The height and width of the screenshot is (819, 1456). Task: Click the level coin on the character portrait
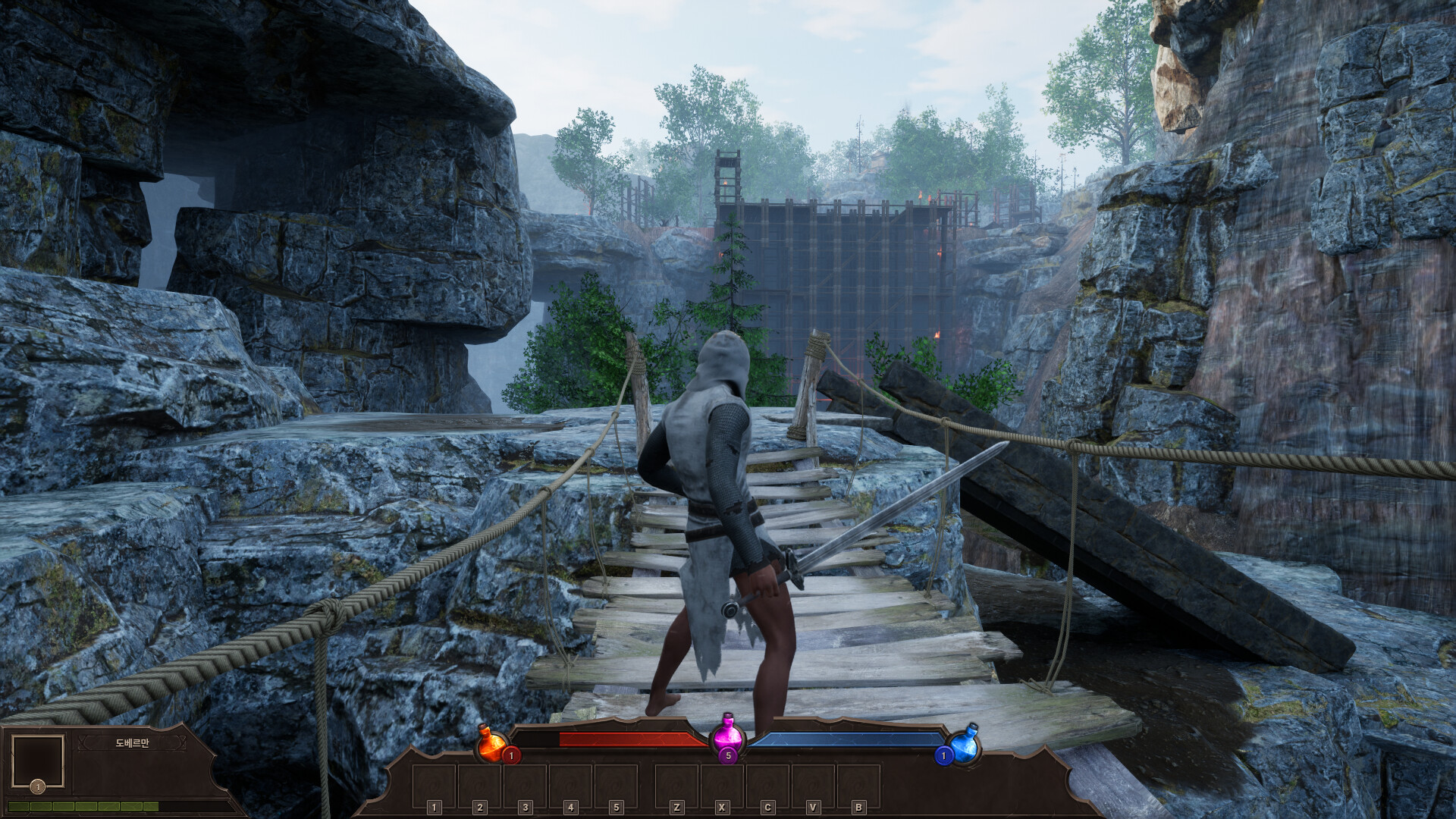(38, 786)
